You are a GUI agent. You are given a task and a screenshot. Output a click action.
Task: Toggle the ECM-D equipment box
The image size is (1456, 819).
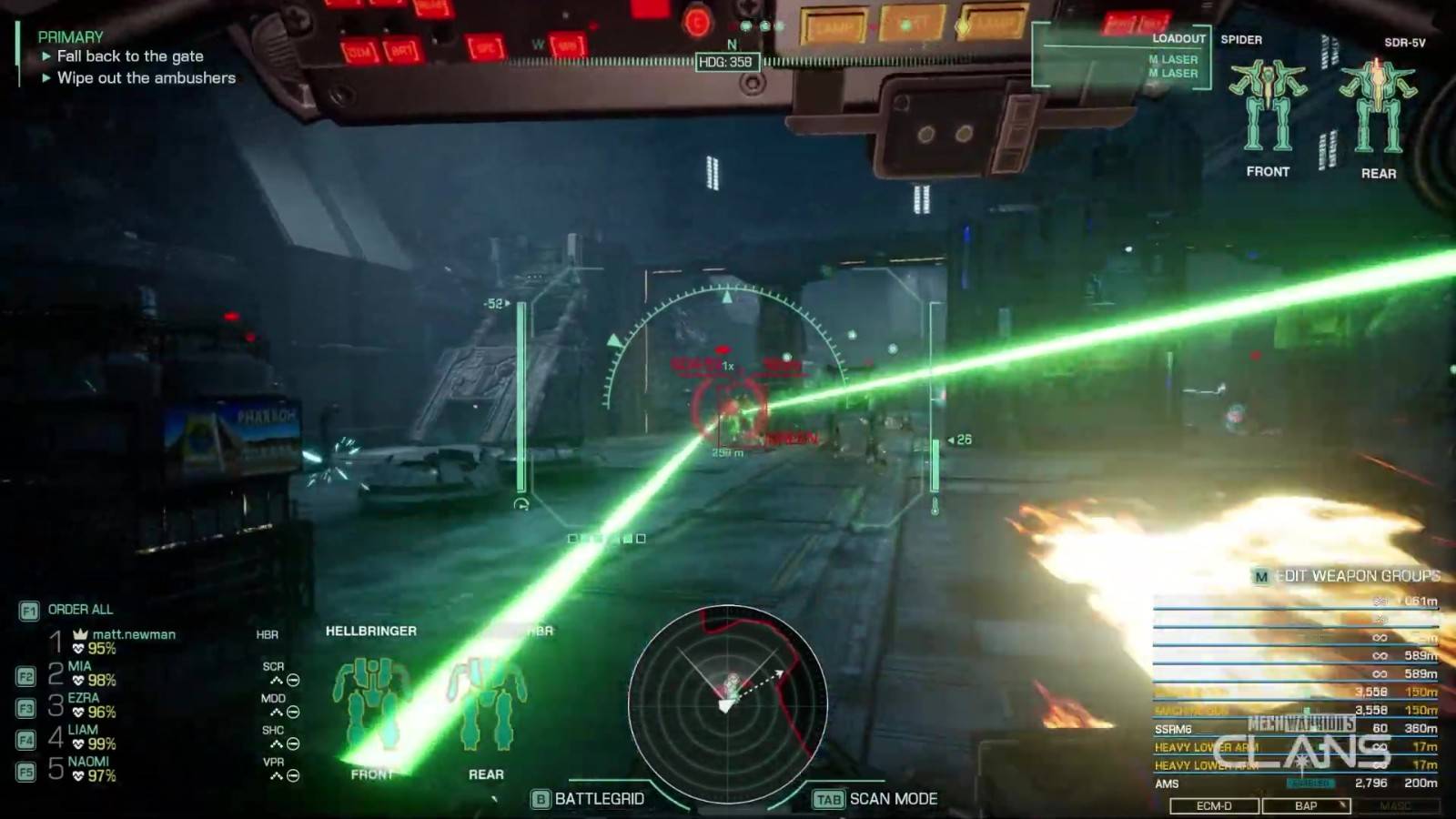[x=1214, y=805]
